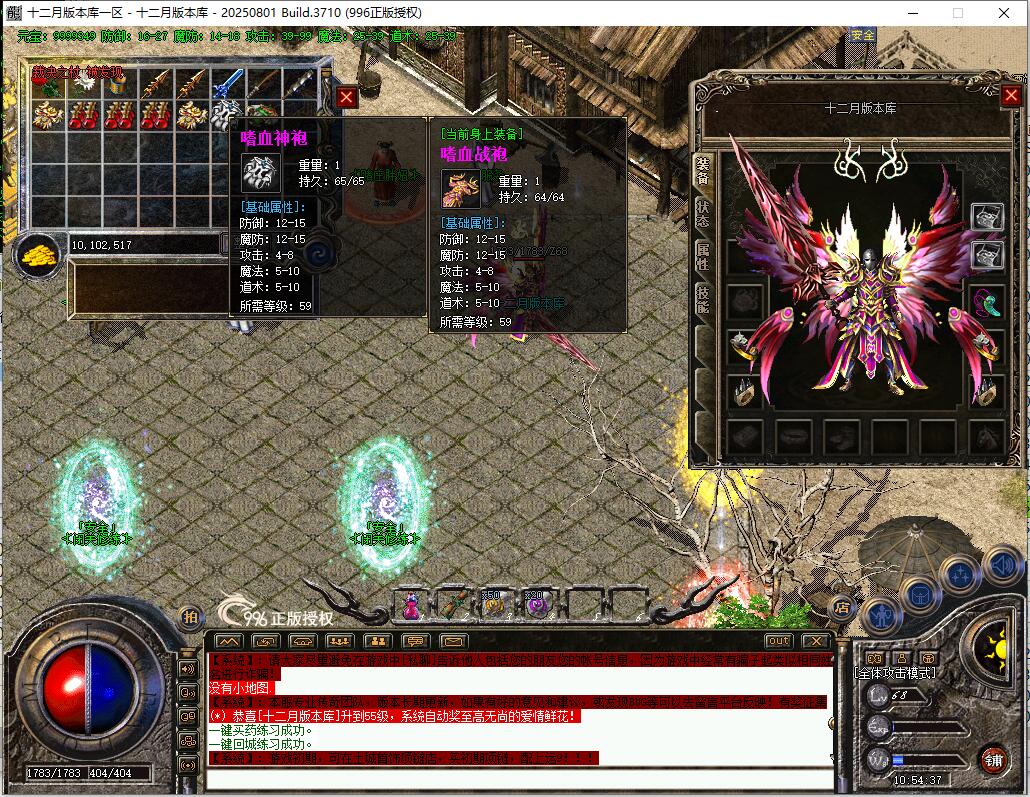
Task: Switch to the 状态 status tab
Action: coord(702,212)
